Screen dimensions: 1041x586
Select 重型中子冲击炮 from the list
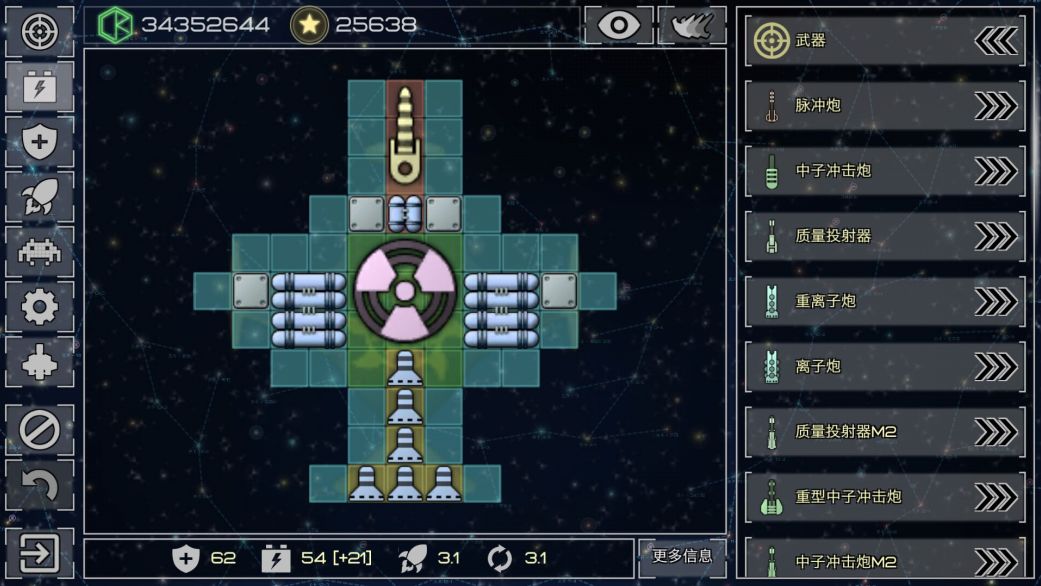pyautogui.click(x=885, y=496)
